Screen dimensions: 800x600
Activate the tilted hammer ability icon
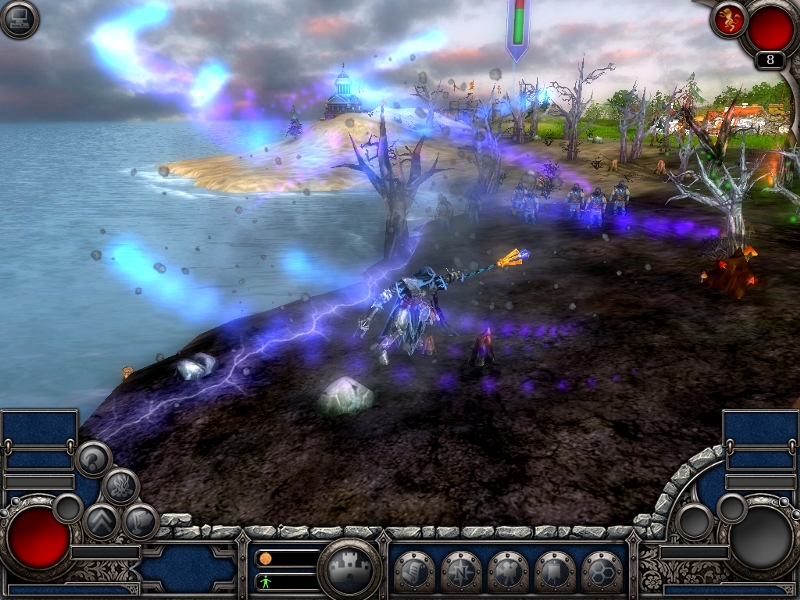pos(140,521)
